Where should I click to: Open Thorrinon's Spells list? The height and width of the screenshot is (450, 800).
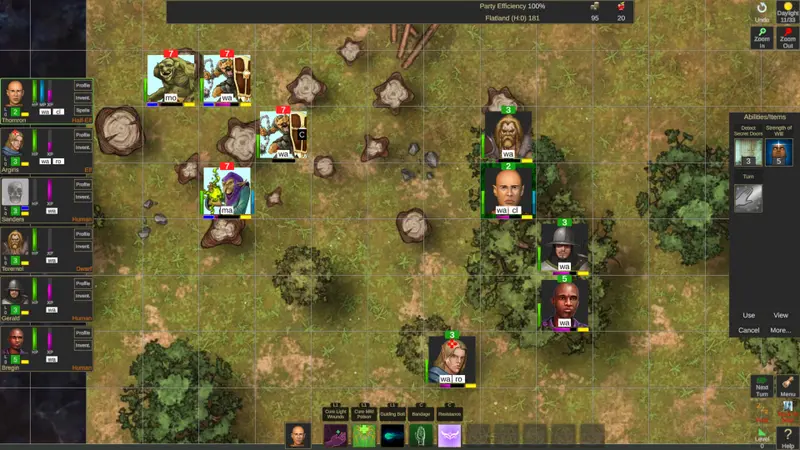83,109
